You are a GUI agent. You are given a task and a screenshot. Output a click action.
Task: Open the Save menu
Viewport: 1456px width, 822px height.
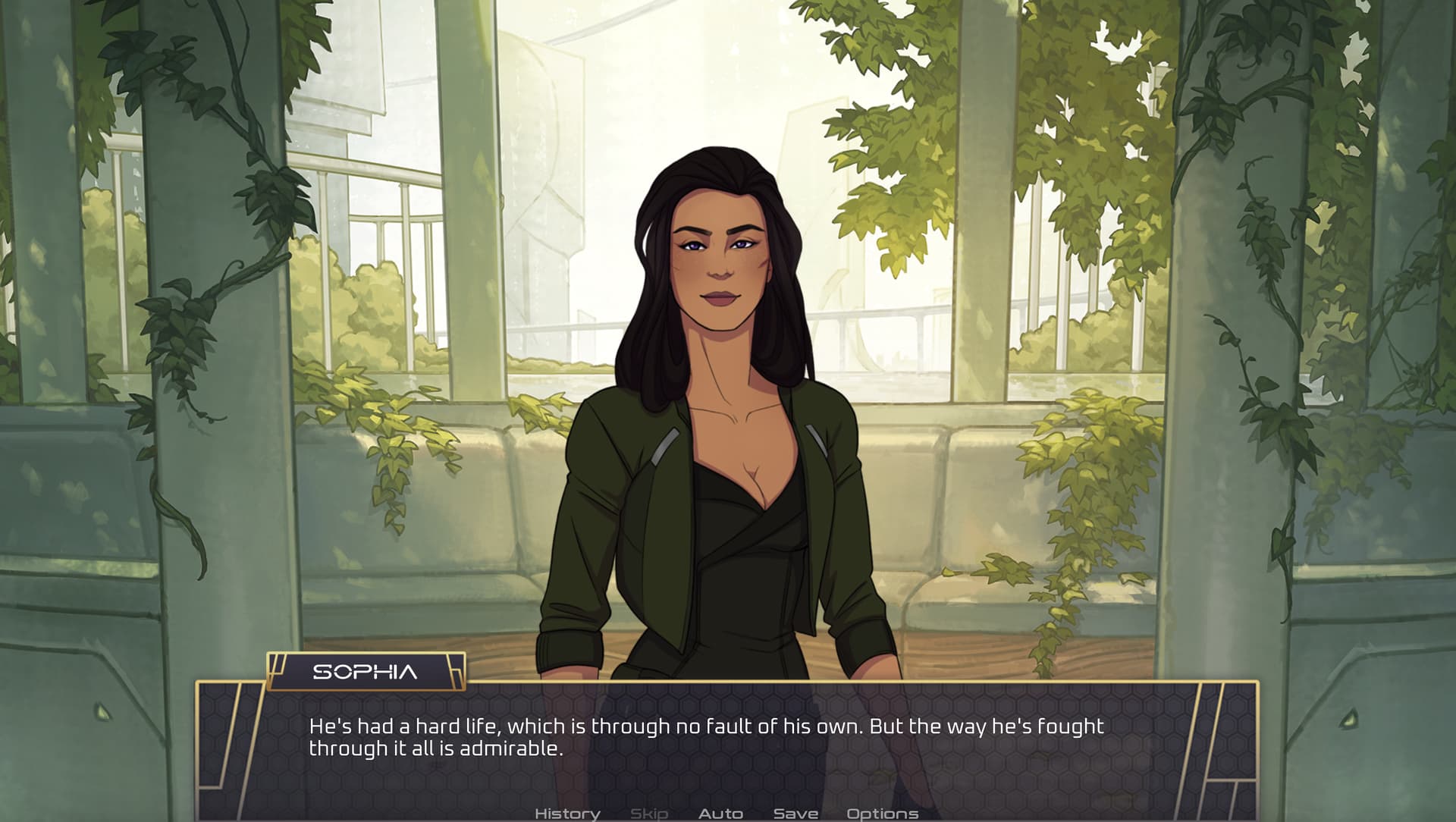(x=795, y=814)
